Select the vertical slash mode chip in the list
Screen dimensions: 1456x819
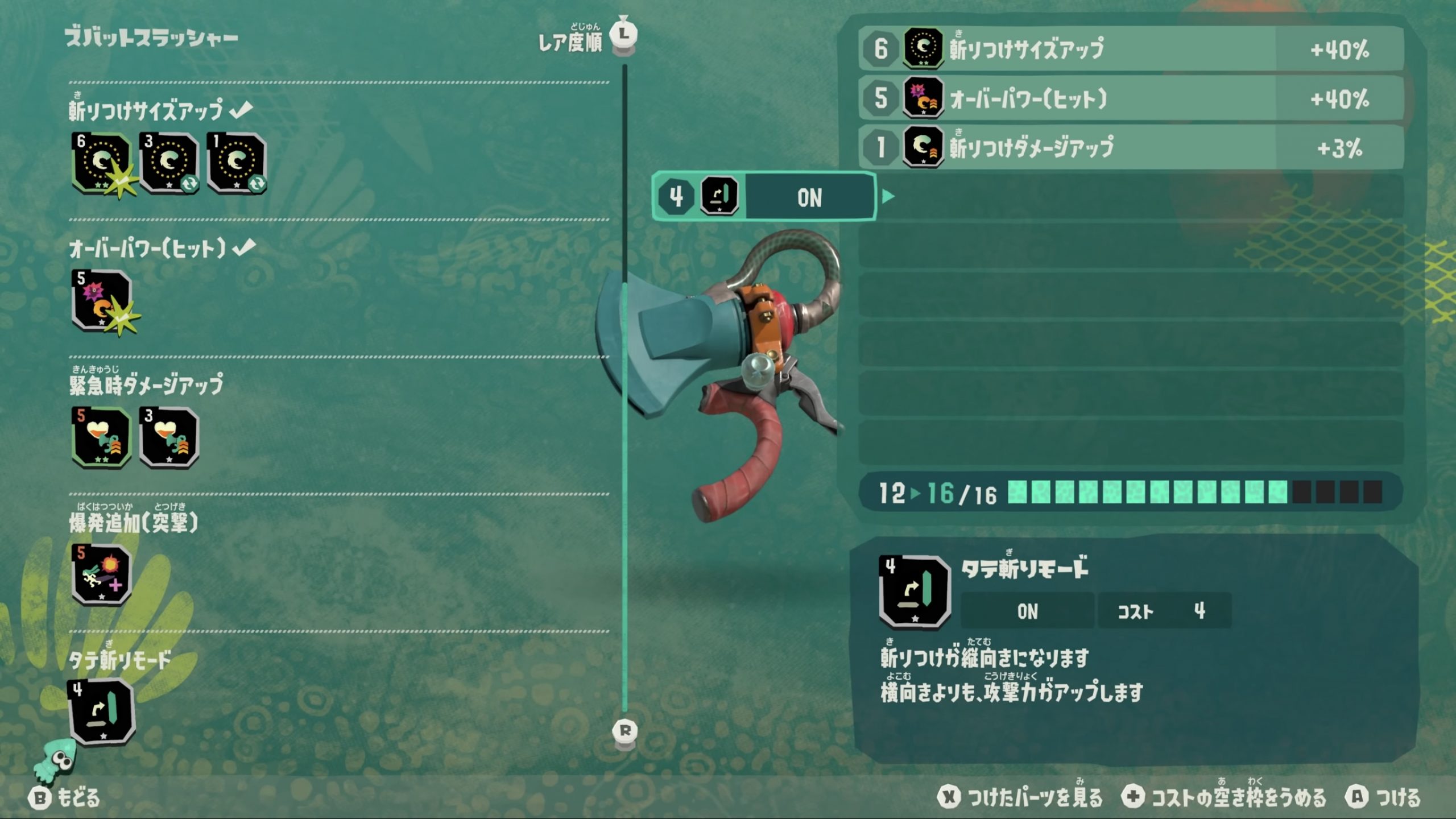tap(101, 712)
